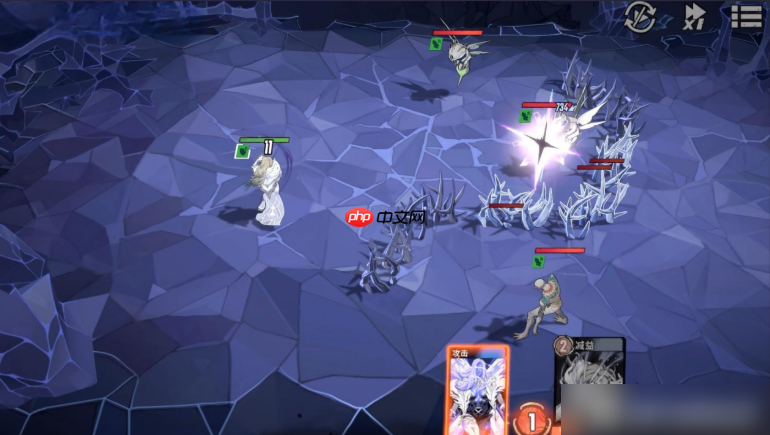Change the x1 battle speed
Viewport: 770px width, 435px height.
coord(694,17)
